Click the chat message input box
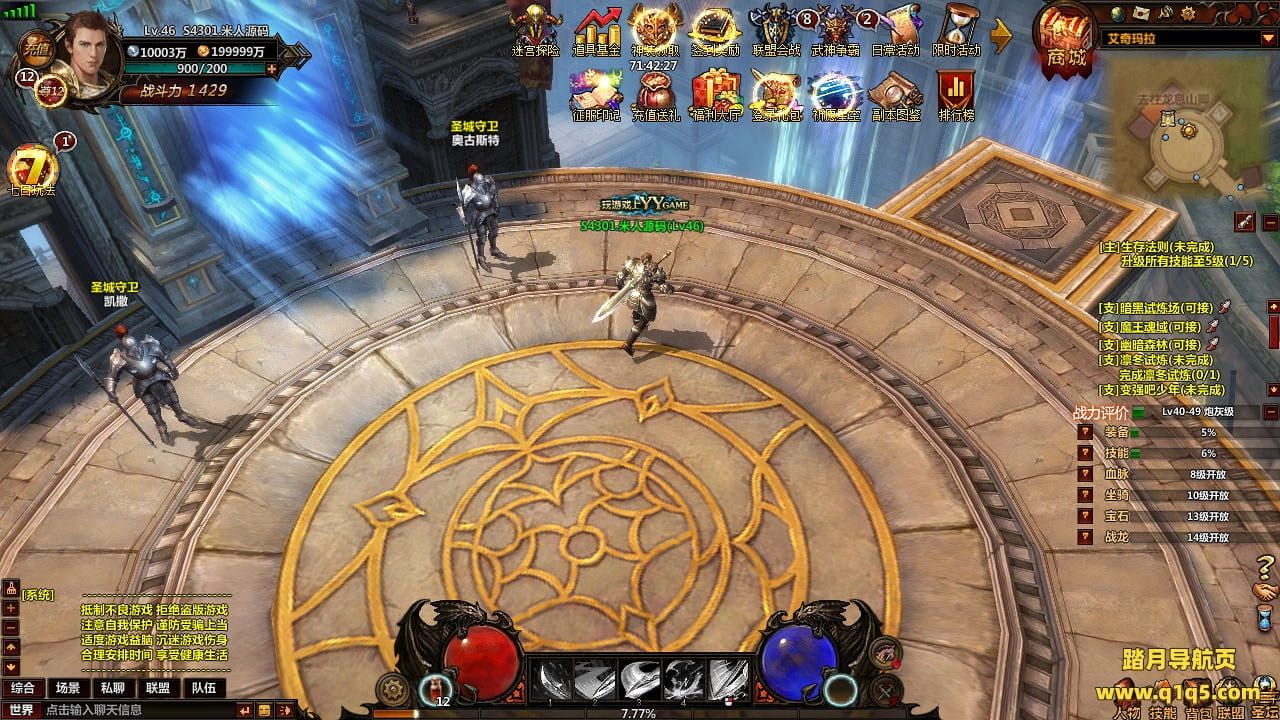The image size is (1280, 720). tap(140, 710)
